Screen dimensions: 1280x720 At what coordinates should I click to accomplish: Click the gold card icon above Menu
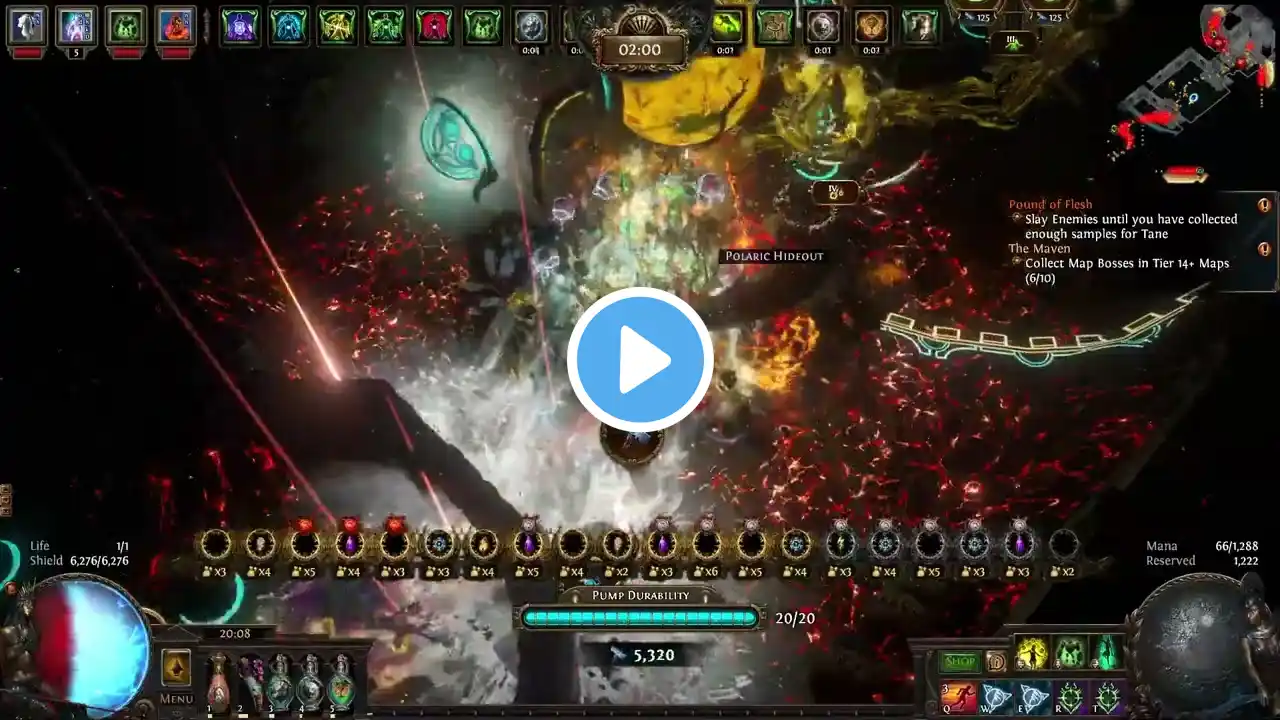click(176, 667)
